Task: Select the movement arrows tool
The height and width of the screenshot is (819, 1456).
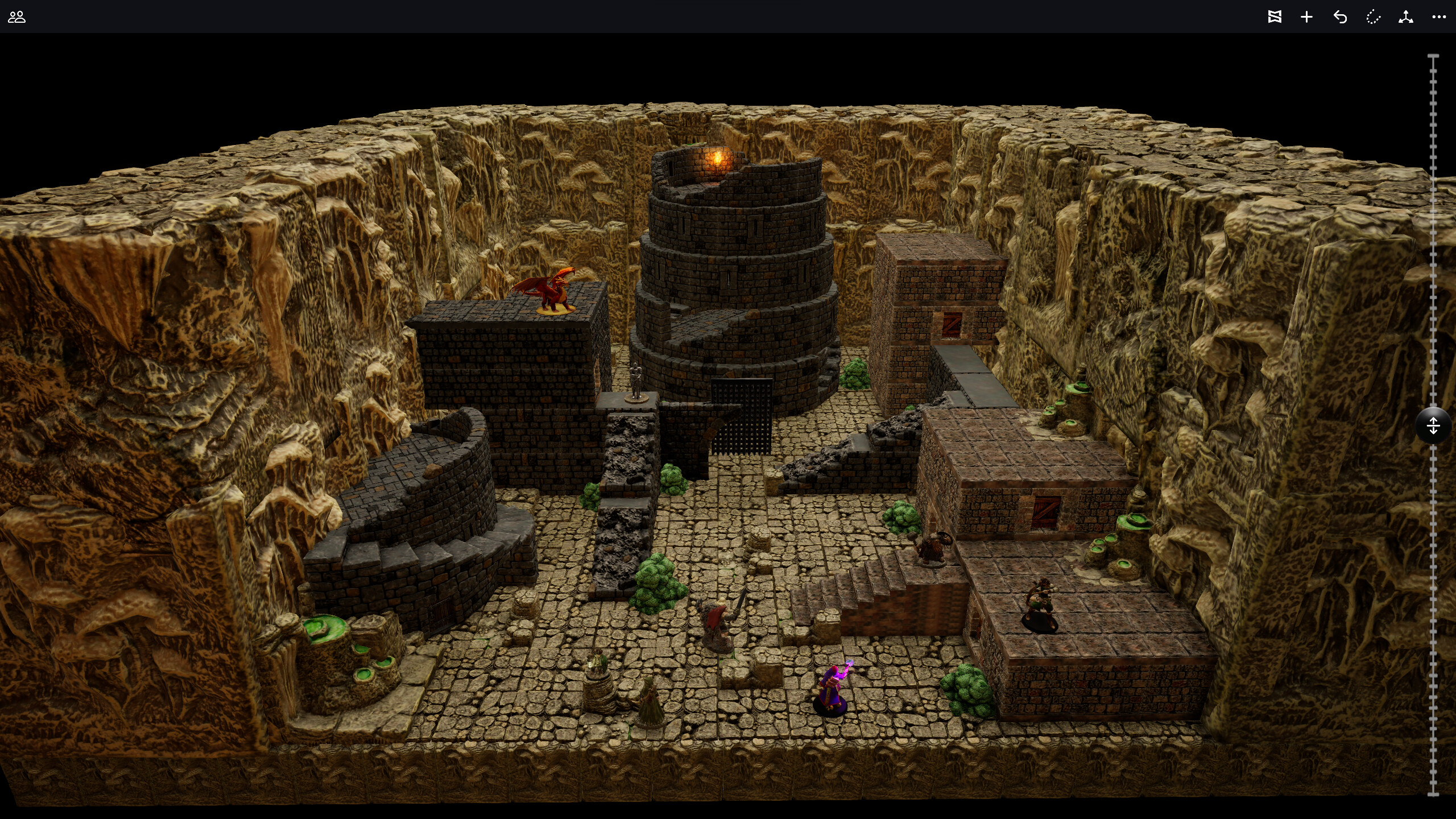Action: pyautogui.click(x=1407, y=17)
